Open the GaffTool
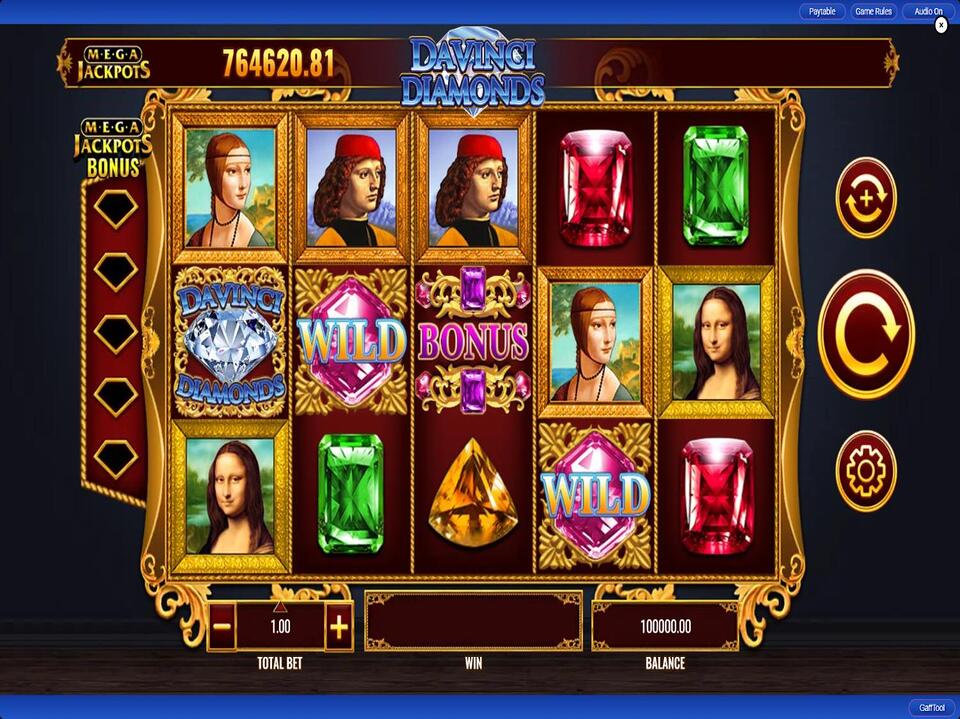The width and height of the screenshot is (960, 719). (930, 707)
